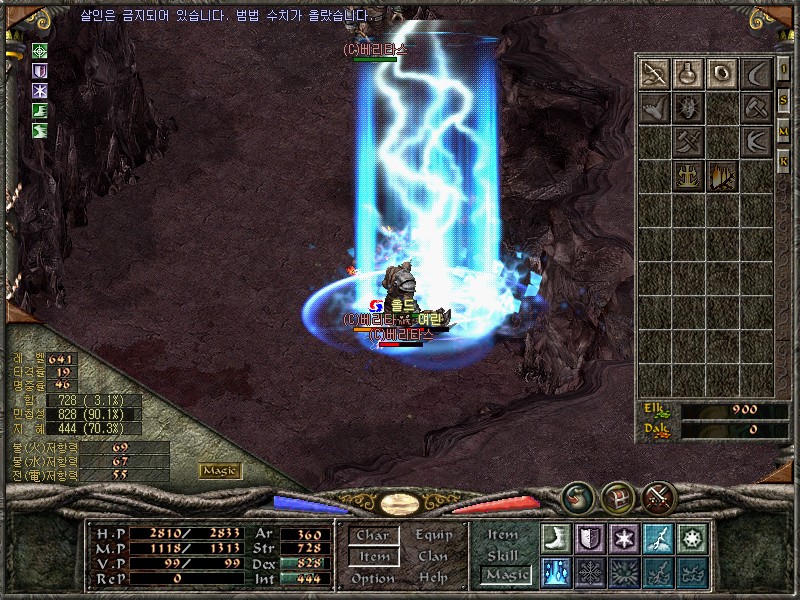Pick the ring item in inventory
The width and height of the screenshot is (800, 600).
pyautogui.click(x=722, y=73)
